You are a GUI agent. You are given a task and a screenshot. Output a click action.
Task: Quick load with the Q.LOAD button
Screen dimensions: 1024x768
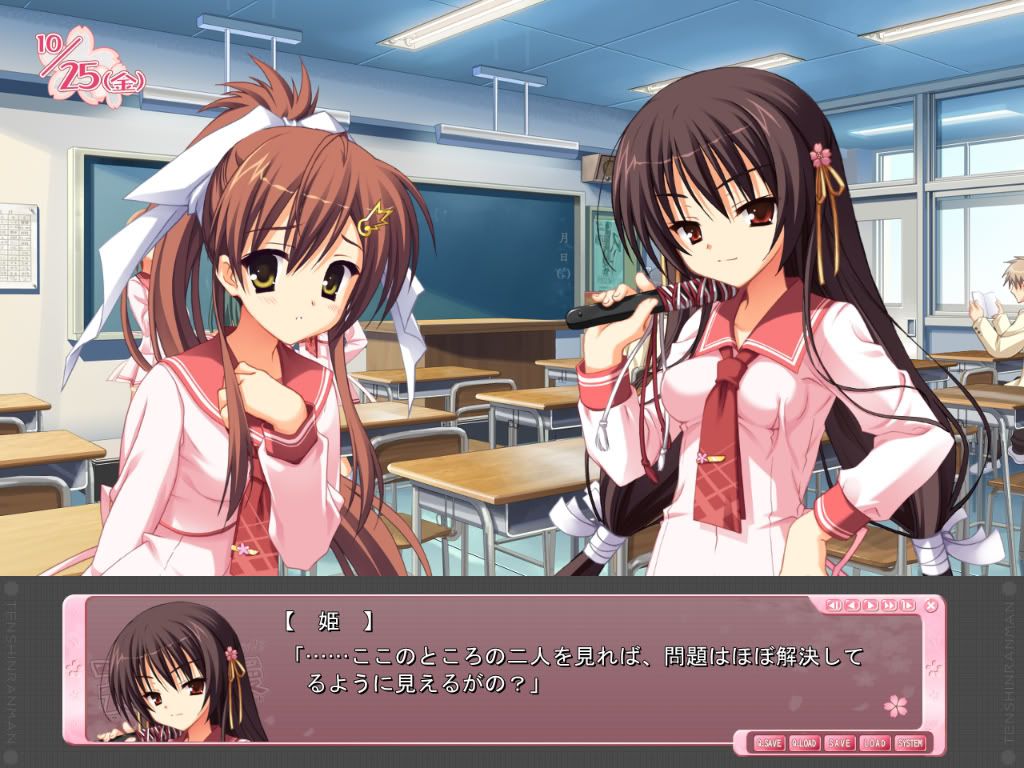(x=805, y=743)
